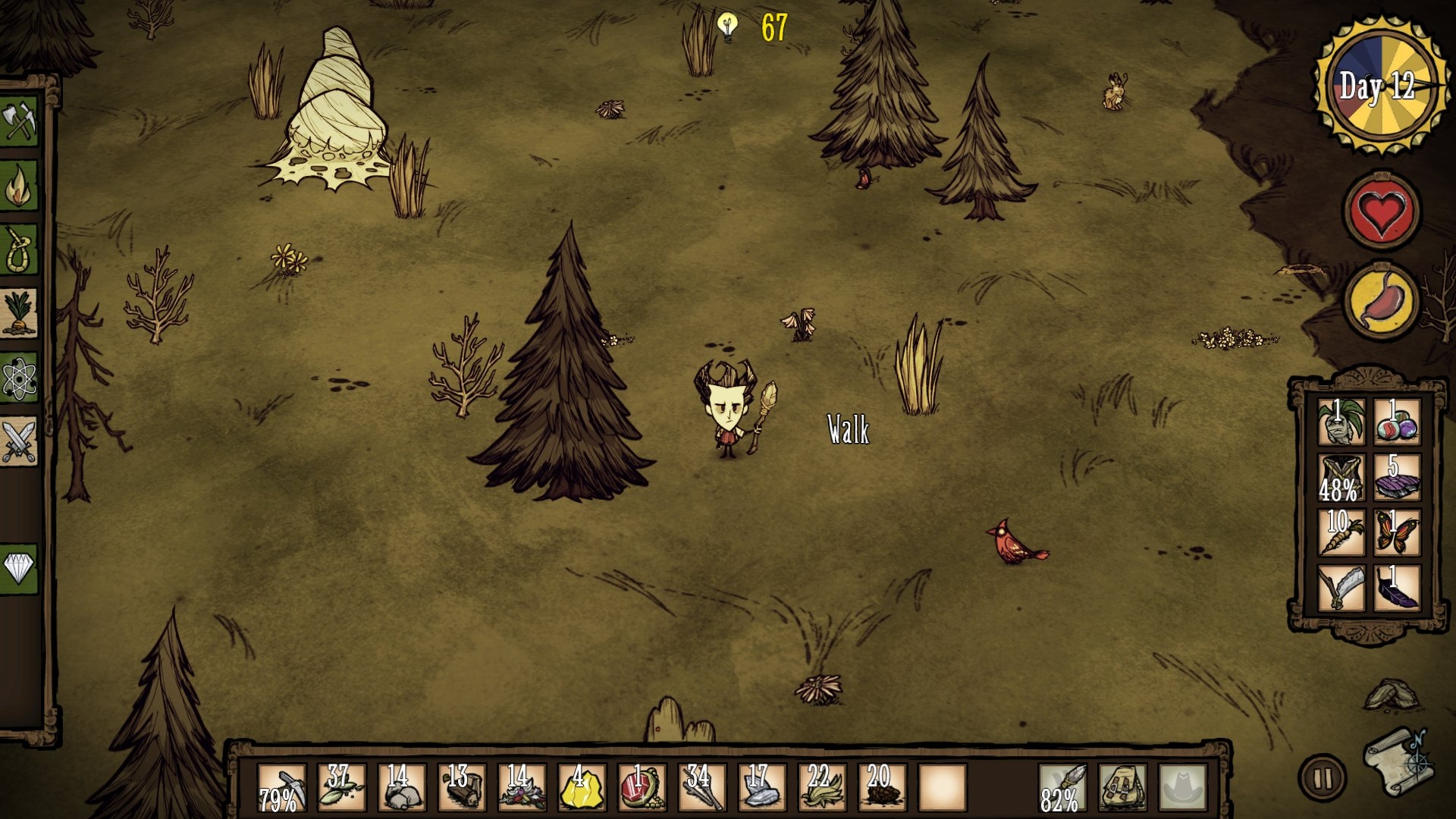Pick the log suit armor in backpack
The height and width of the screenshot is (819, 1456).
[1341, 478]
